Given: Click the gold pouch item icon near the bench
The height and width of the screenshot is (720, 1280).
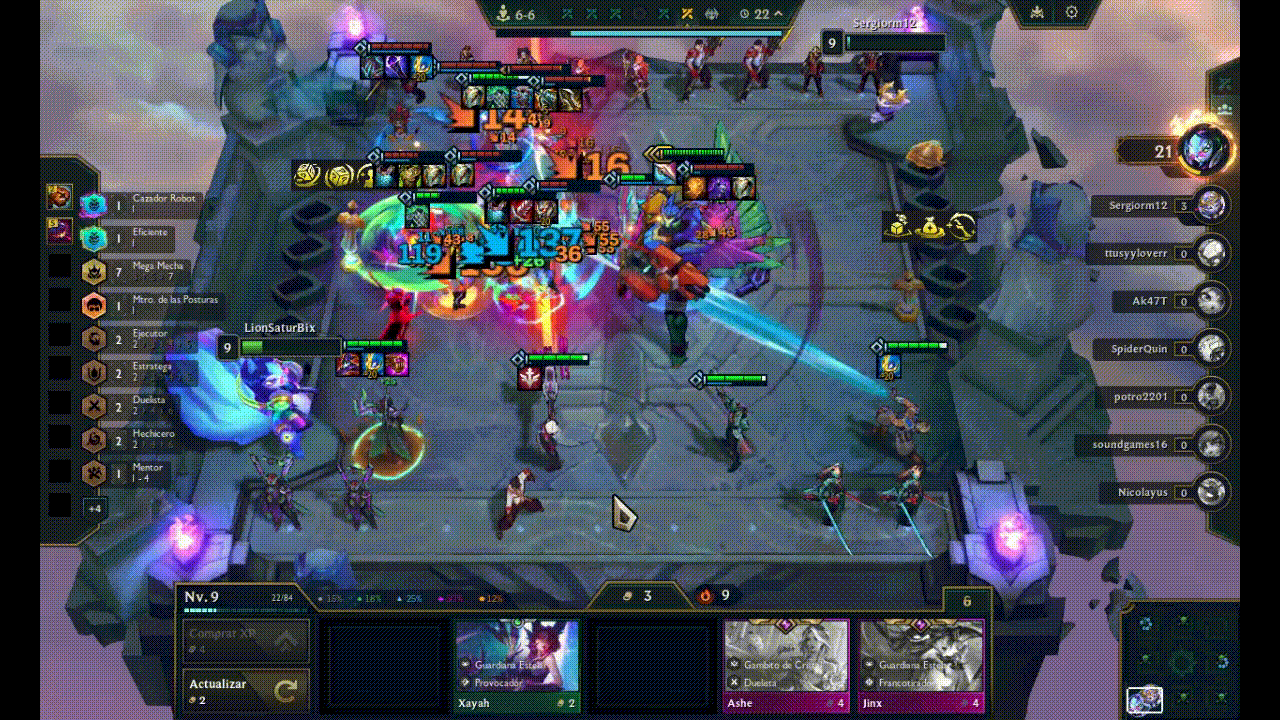Looking at the screenshot, I should pyautogui.click(x=932, y=228).
